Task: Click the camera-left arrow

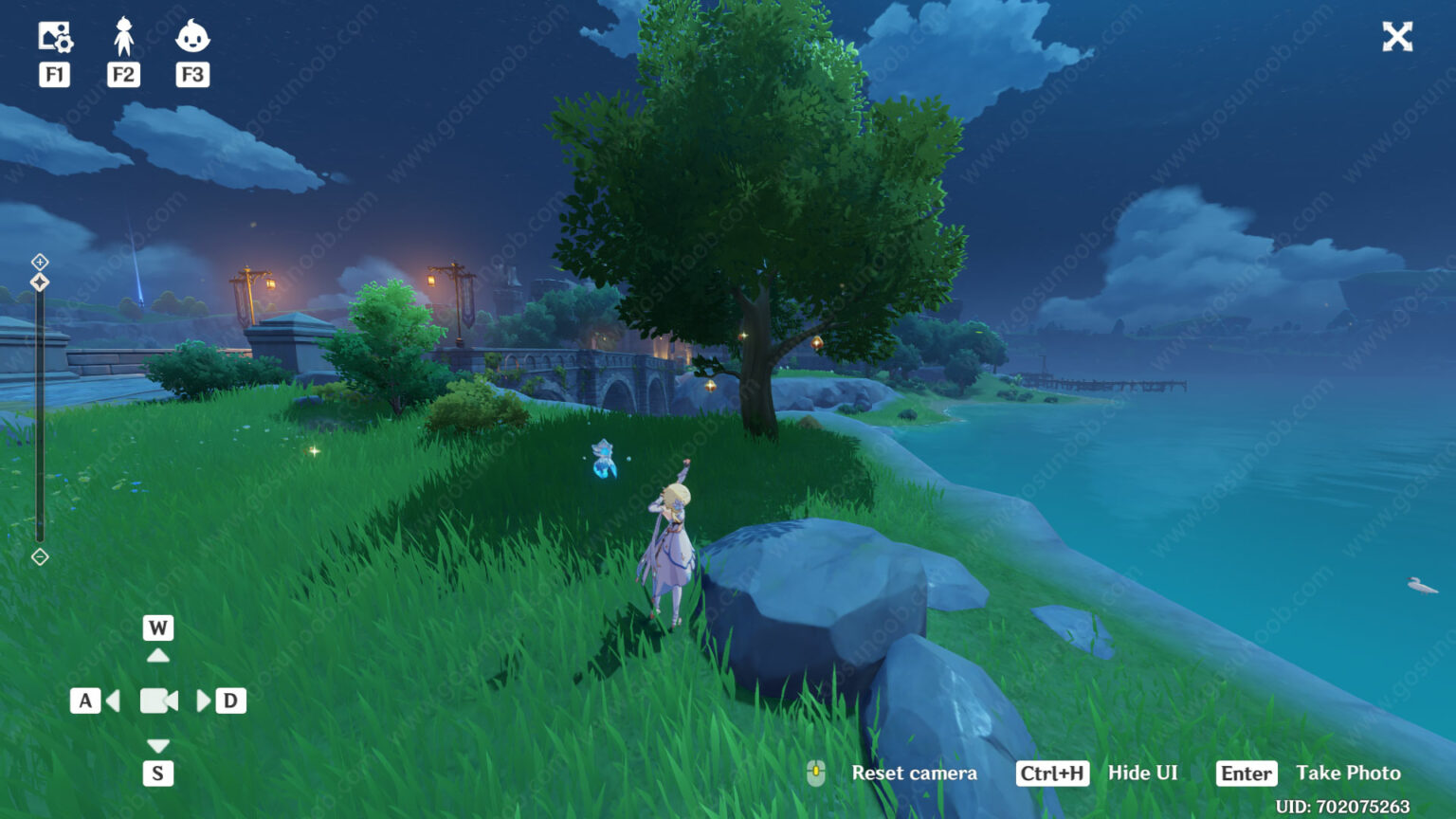Action: (114, 701)
